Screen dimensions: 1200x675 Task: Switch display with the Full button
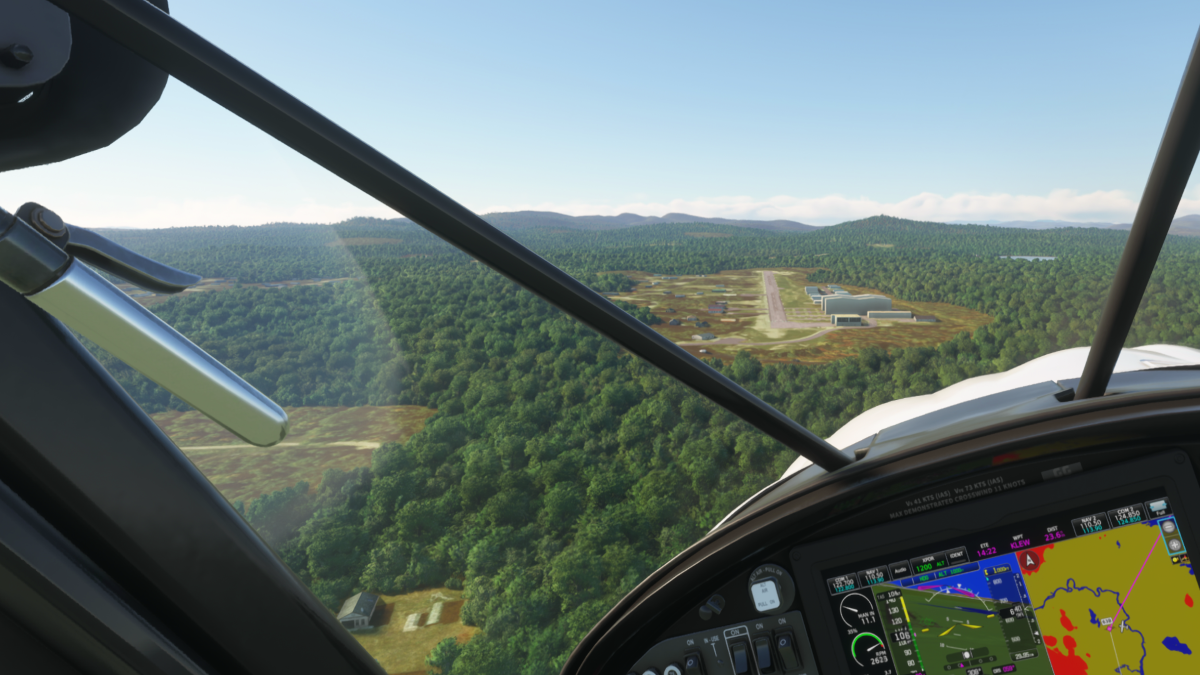click(x=1160, y=508)
